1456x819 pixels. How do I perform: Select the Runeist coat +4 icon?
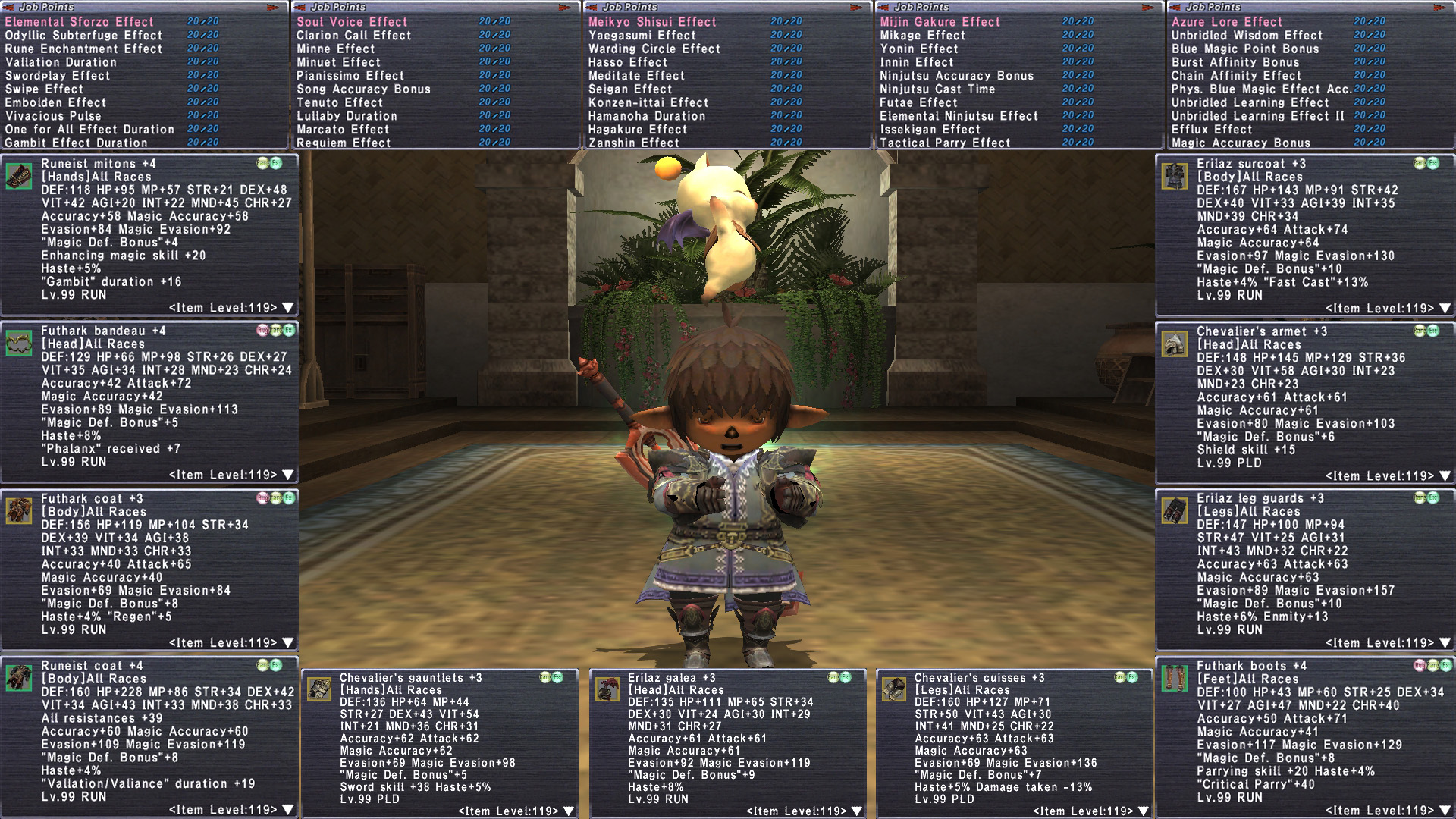pos(19,678)
